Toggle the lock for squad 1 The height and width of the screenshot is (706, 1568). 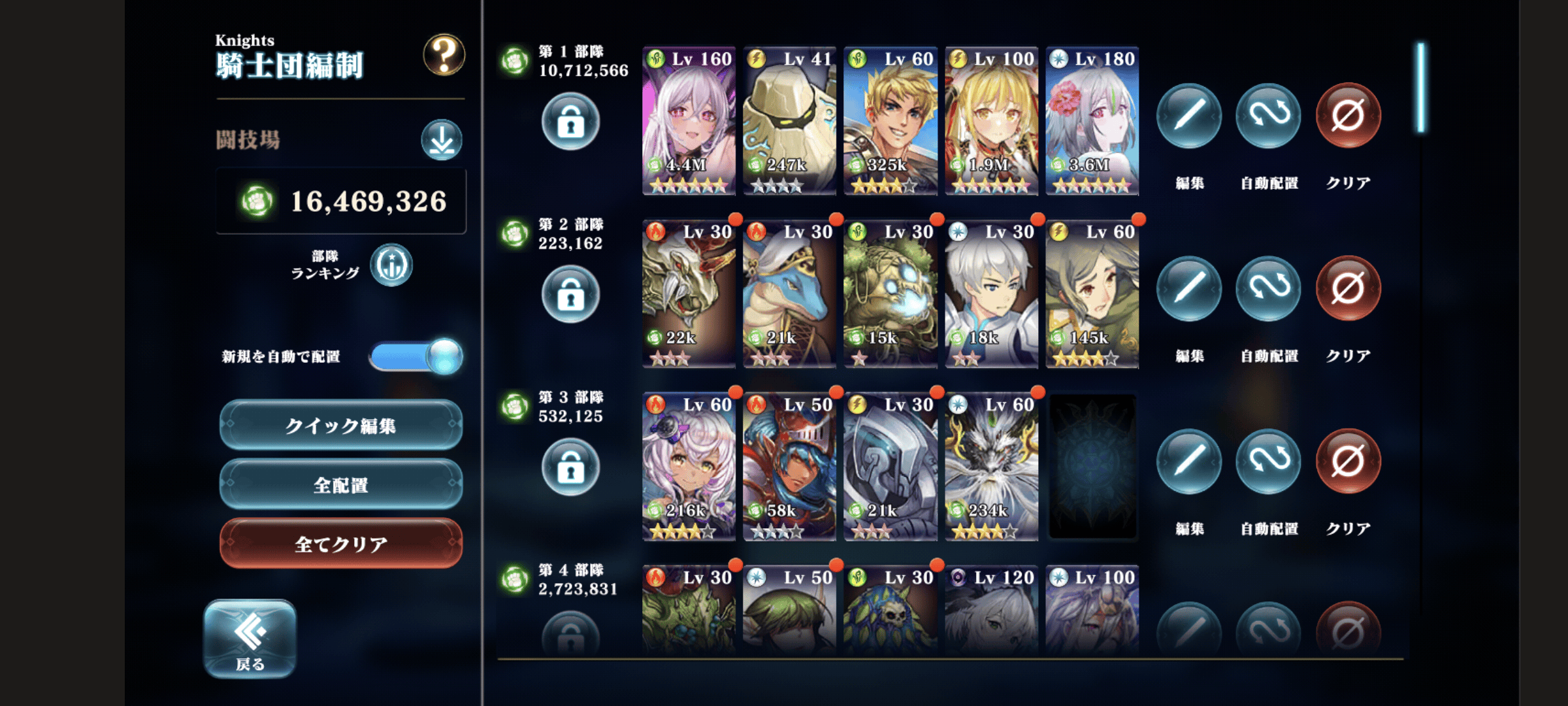pyautogui.click(x=570, y=122)
